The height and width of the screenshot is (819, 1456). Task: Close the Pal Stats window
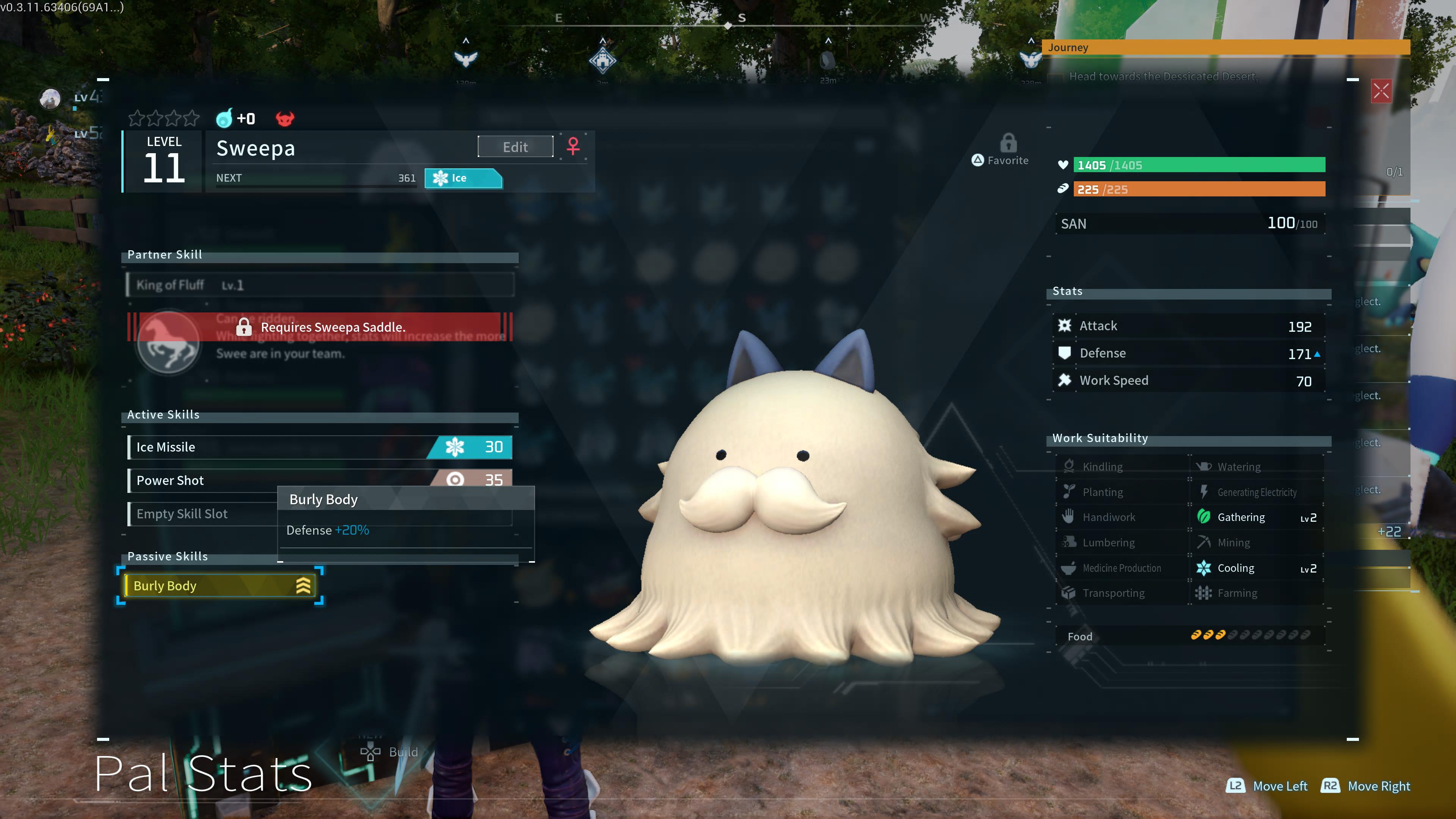pos(1381,91)
